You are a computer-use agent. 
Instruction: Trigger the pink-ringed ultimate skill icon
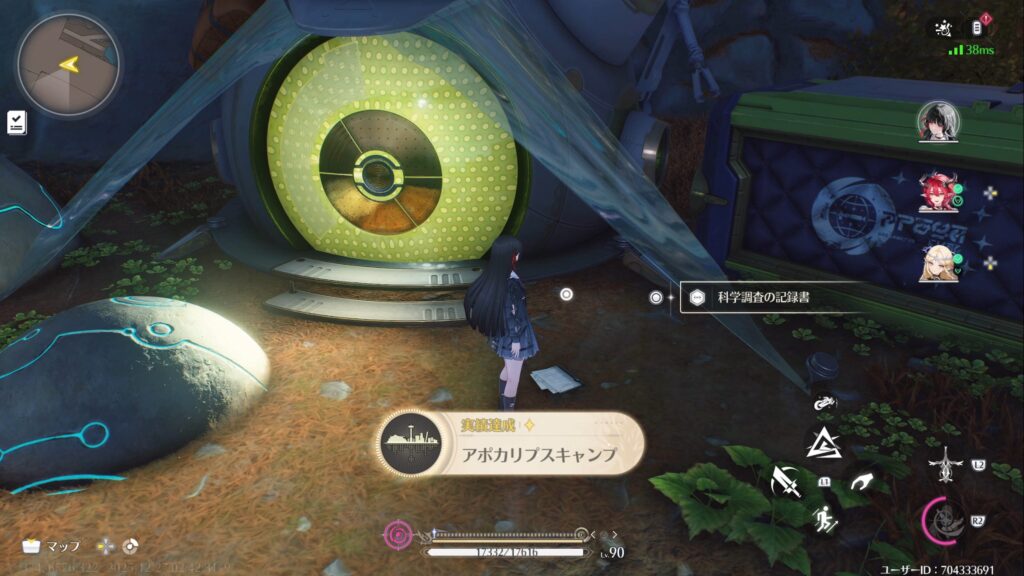[x=945, y=519]
